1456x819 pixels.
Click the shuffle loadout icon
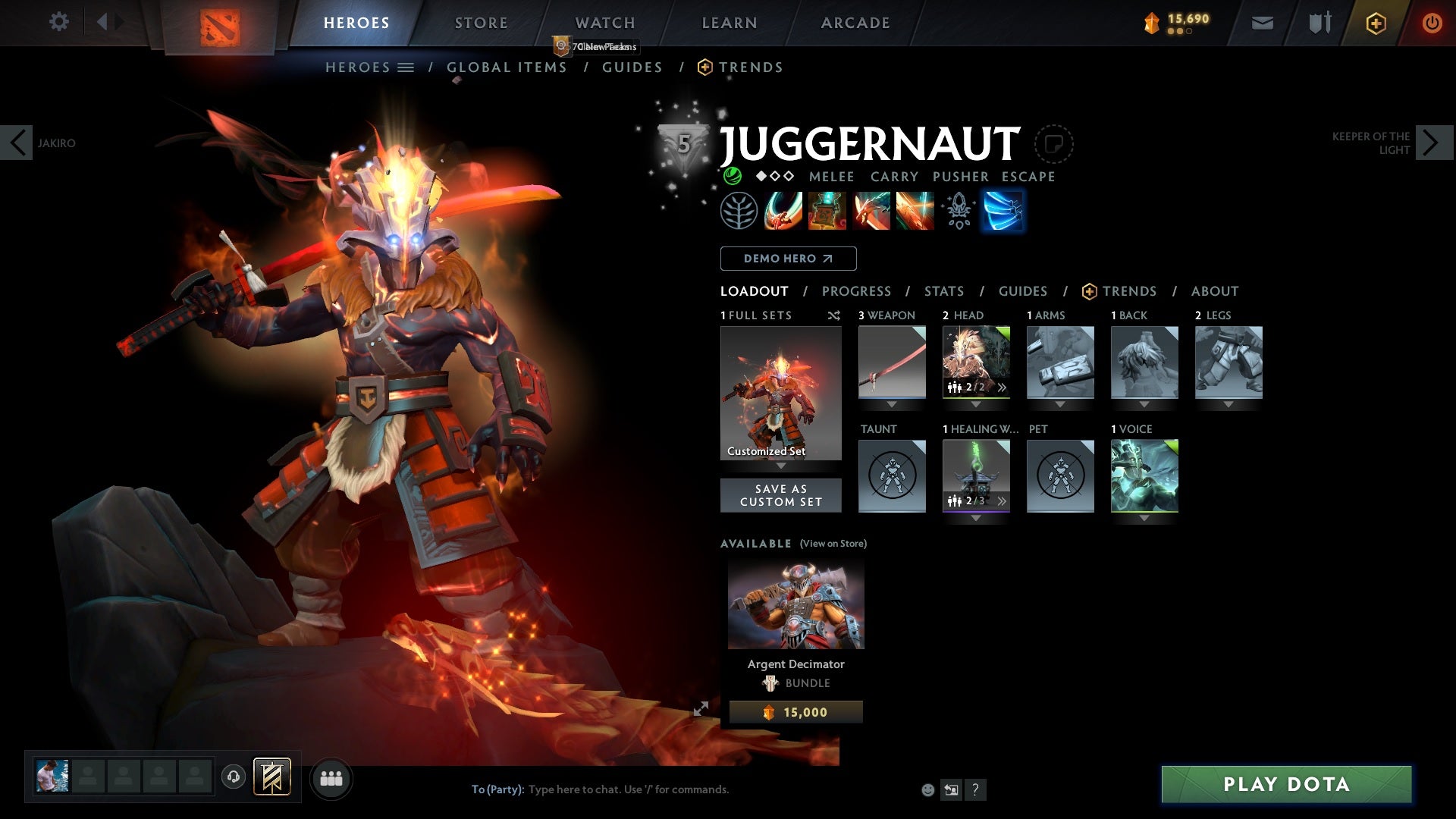(x=834, y=315)
